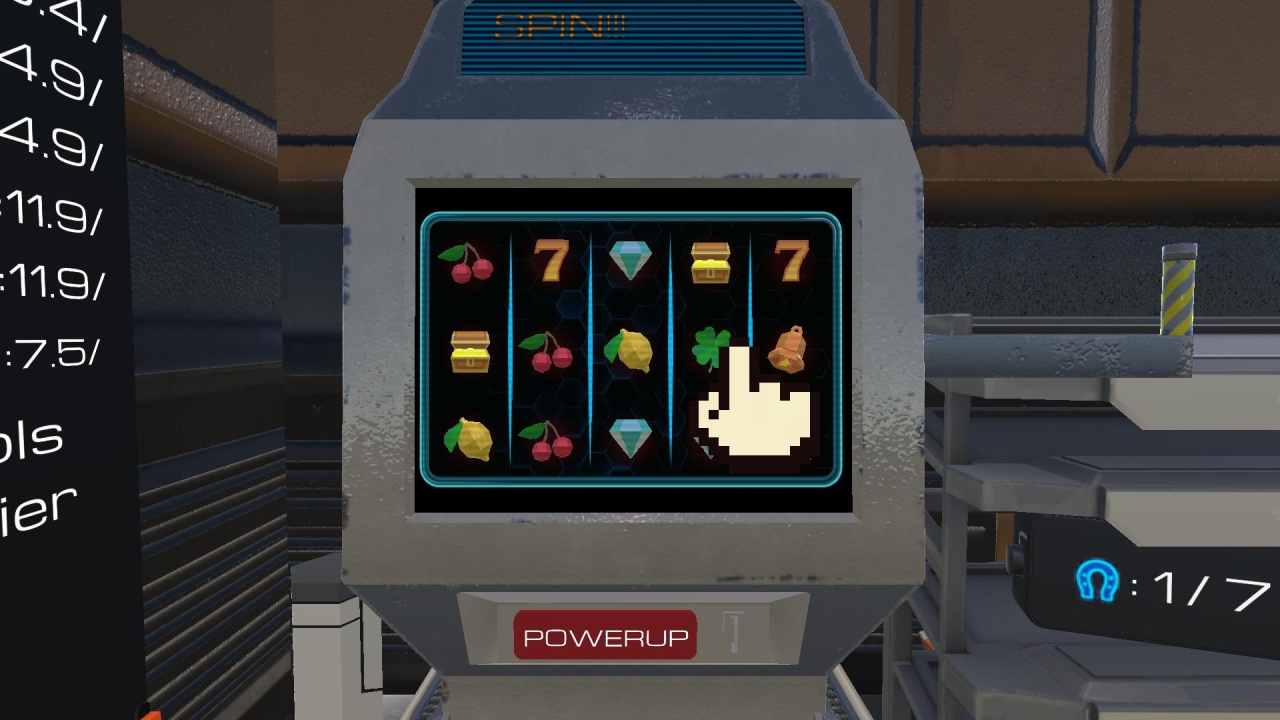Click the lemon symbol on the middle reel
The height and width of the screenshot is (720, 1280).
629,352
